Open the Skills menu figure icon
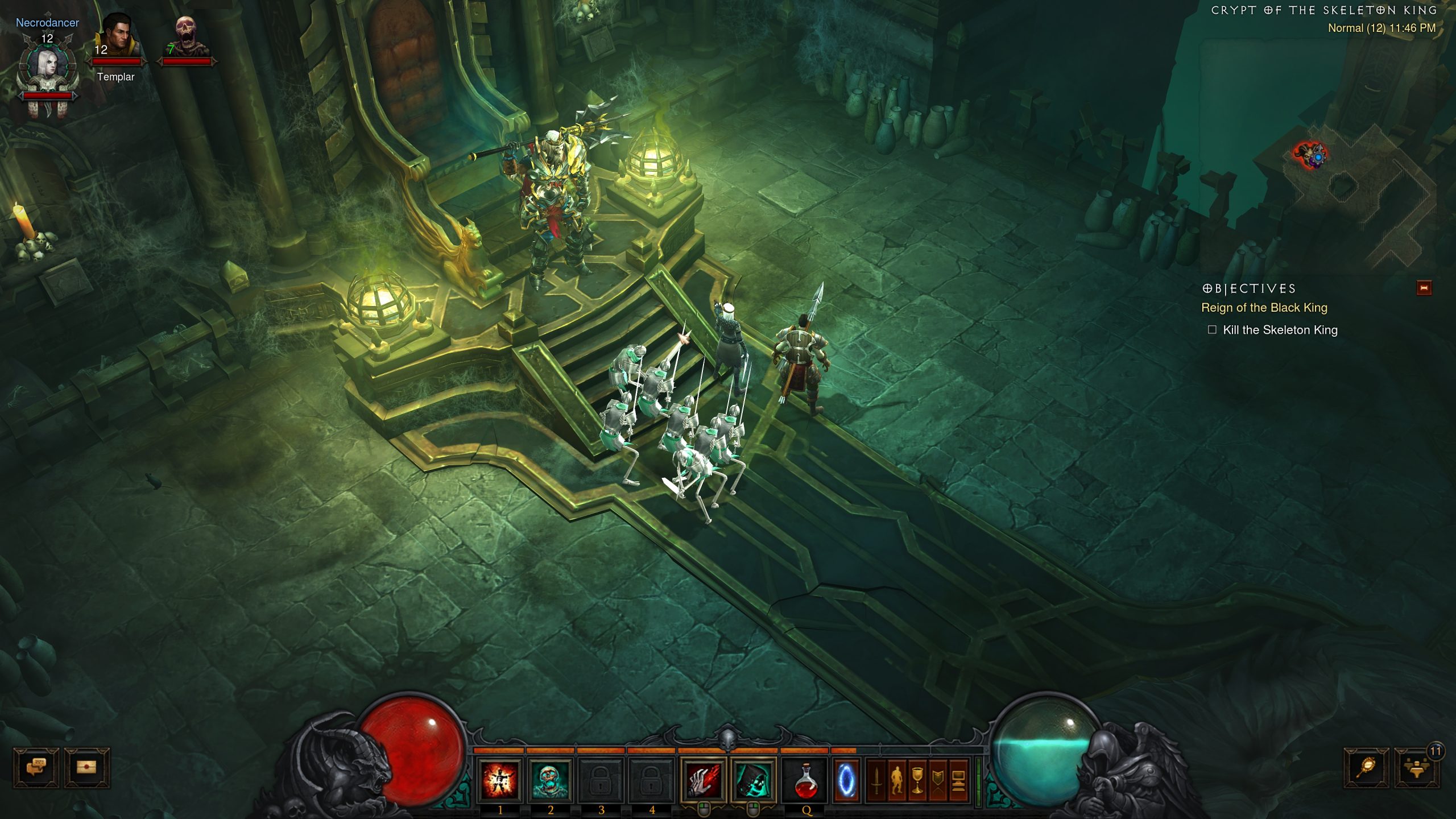1456x819 pixels. [x=897, y=779]
